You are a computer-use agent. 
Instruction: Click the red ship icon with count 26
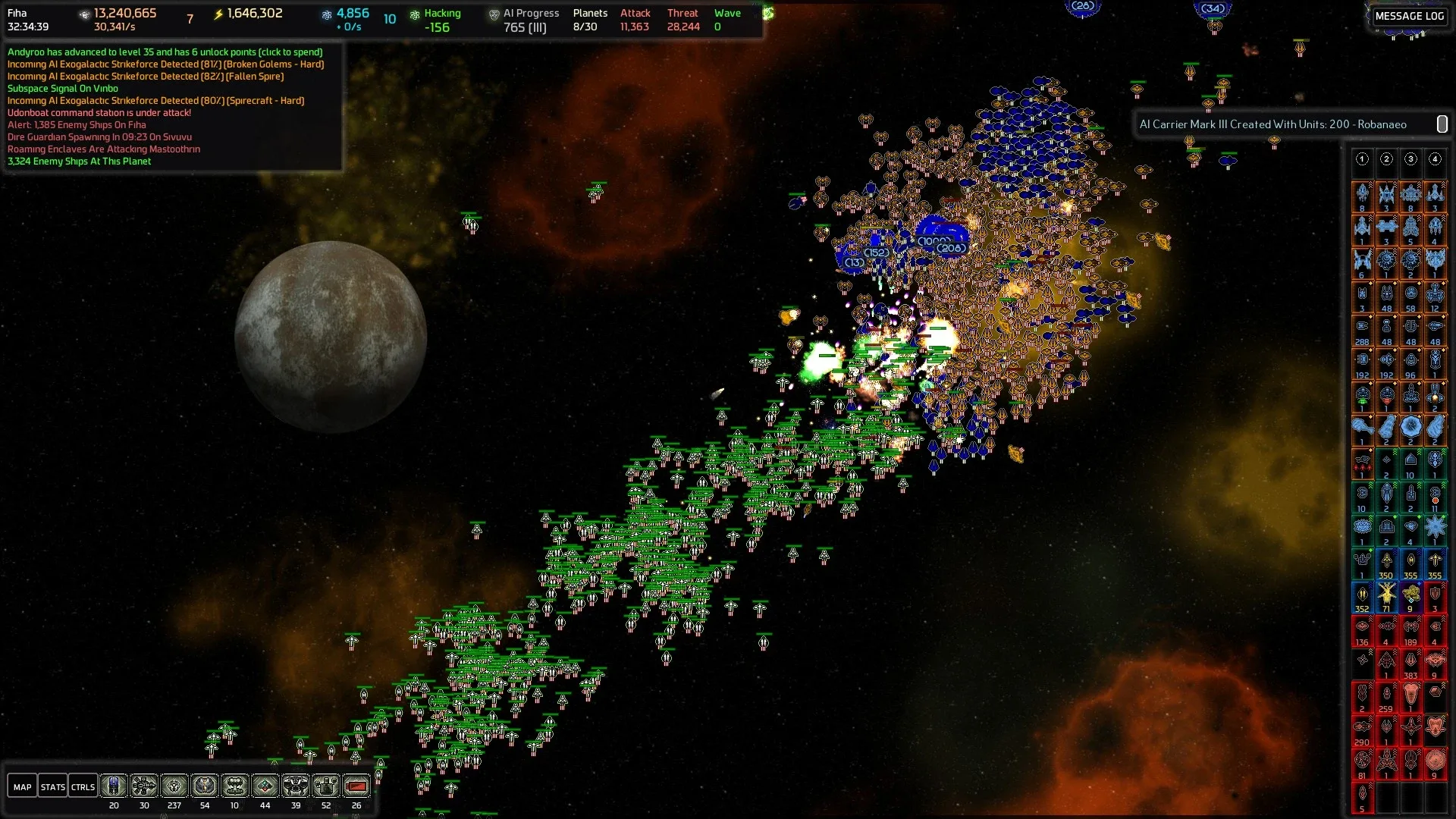point(356,786)
